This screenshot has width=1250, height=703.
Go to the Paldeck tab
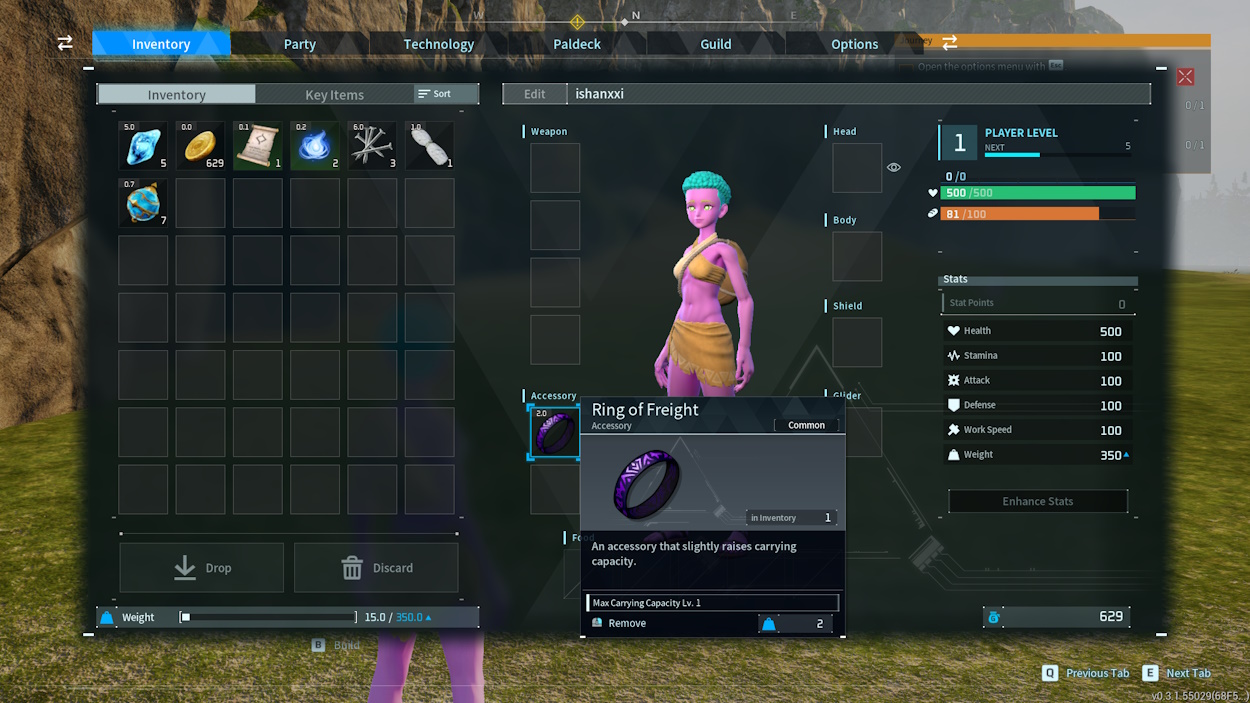point(577,44)
